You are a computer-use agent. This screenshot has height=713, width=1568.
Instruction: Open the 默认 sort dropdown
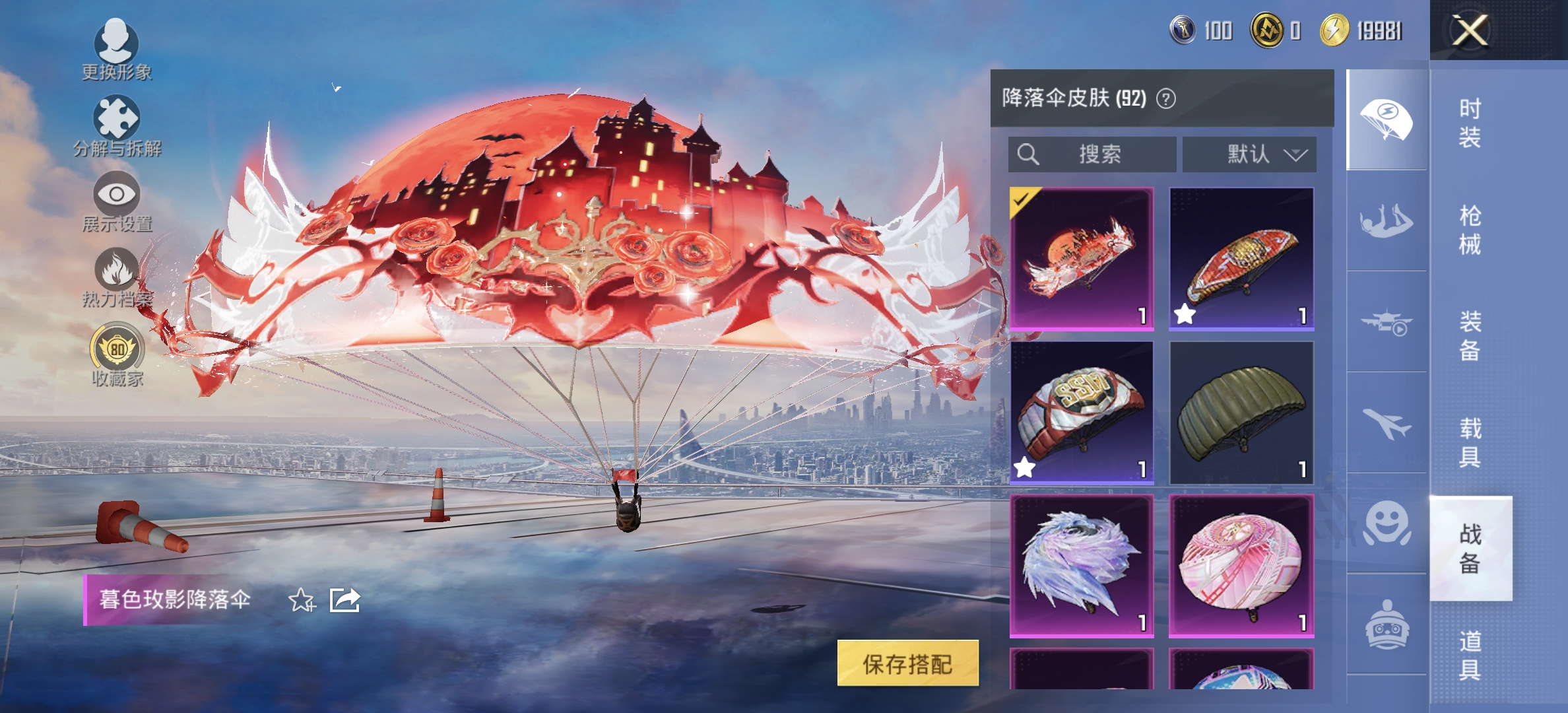(1249, 154)
